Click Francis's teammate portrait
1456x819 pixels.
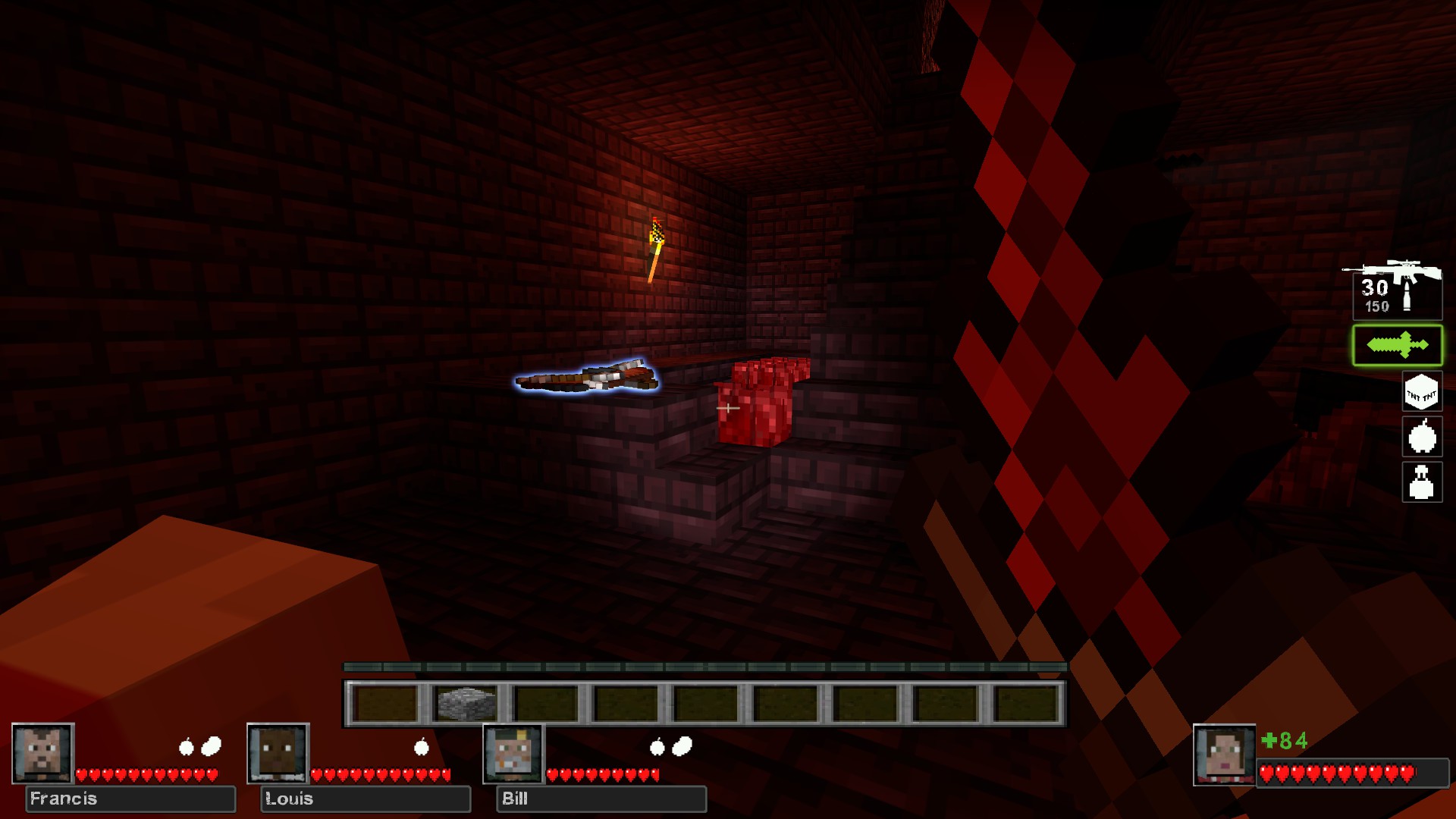[x=43, y=753]
